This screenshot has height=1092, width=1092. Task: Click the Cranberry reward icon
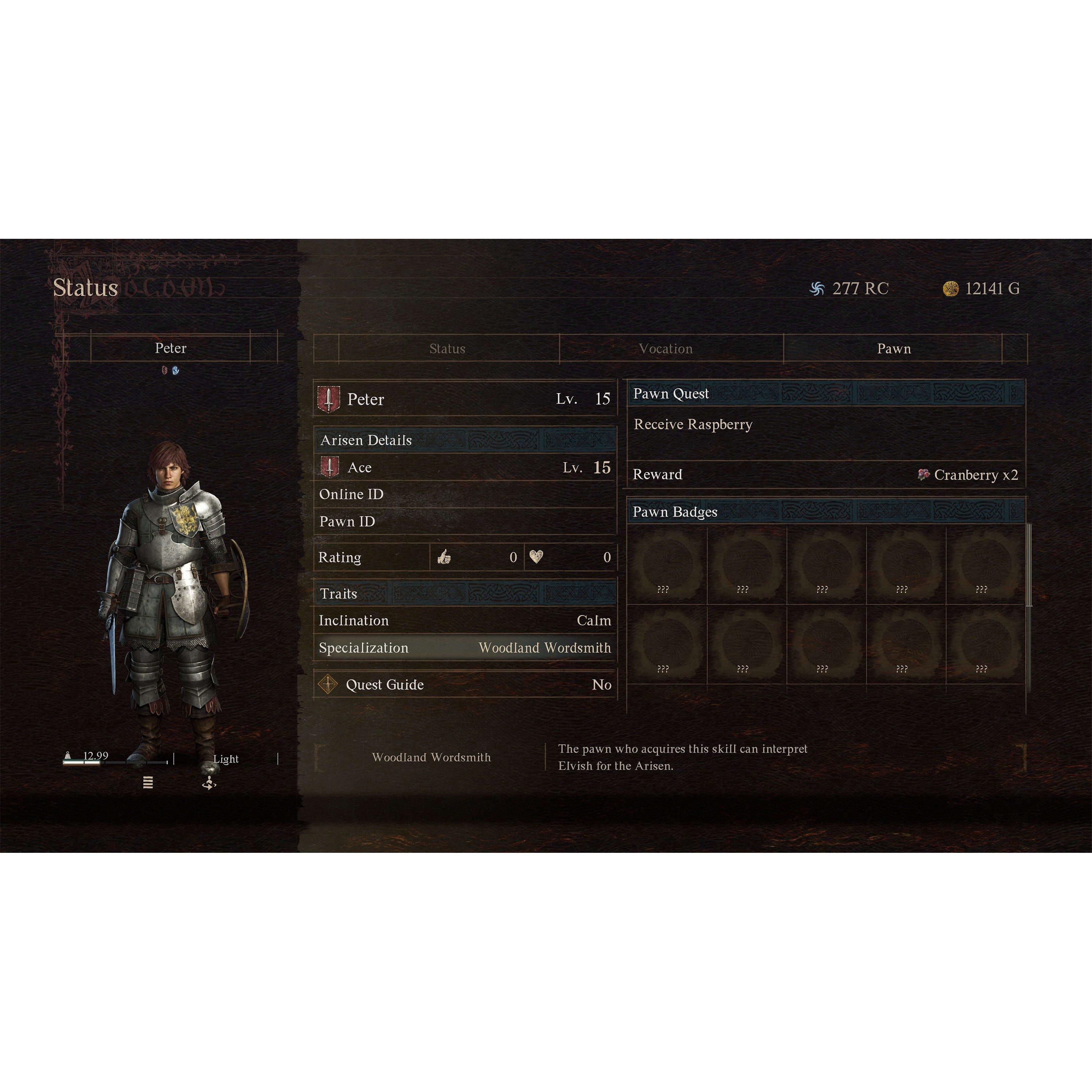pyautogui.click(x=923, y=475)
